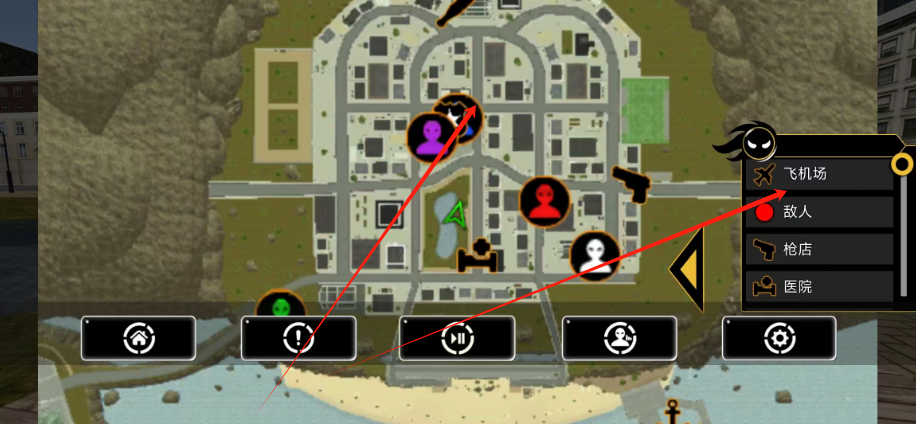Open the gear settings button

pos(779,338)
